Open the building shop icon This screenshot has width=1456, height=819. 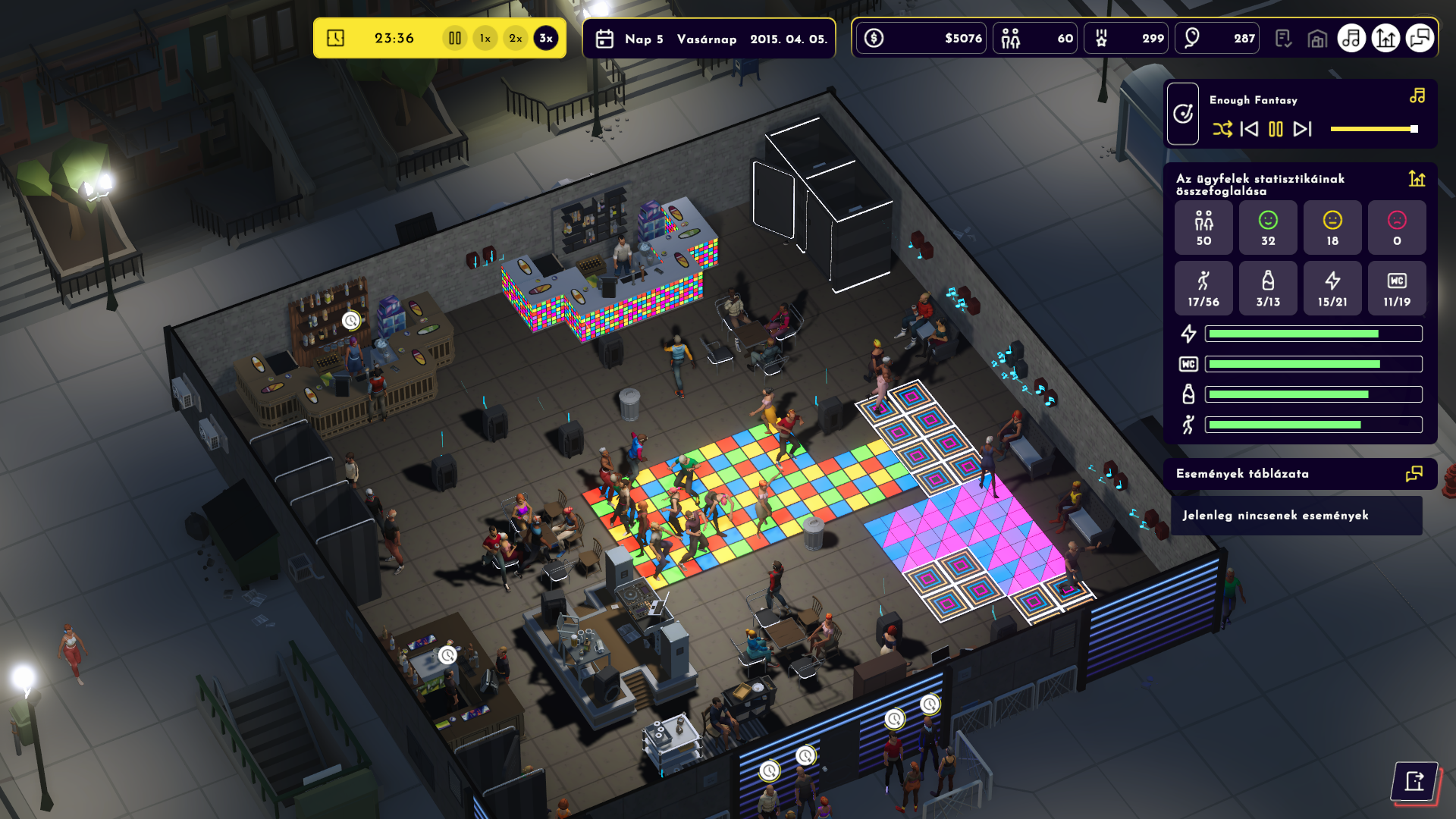(x=1317, y=38)
